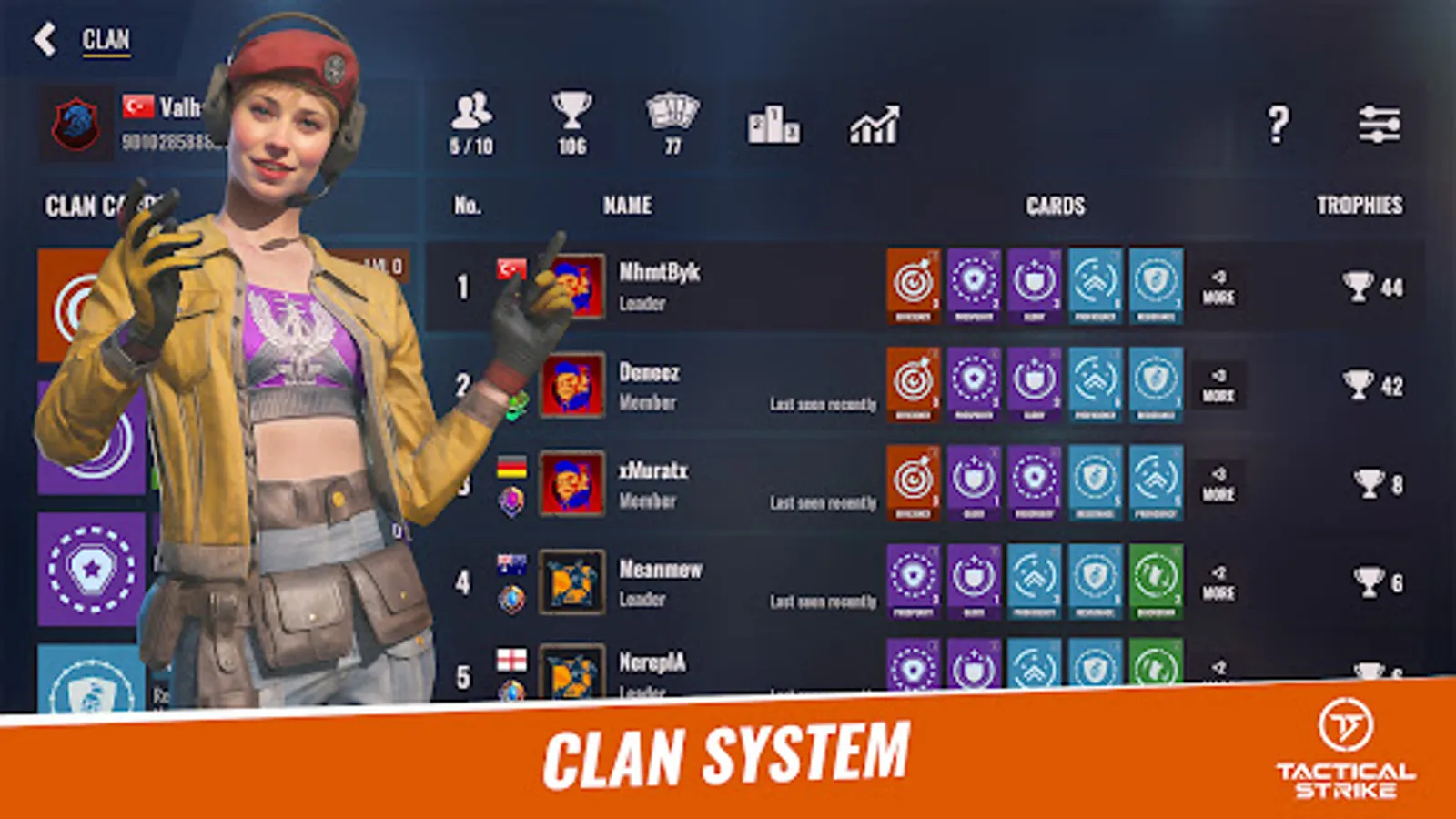Open the help question mark button
This screenshot has height=819, width=1456.
click(1278, 126)
